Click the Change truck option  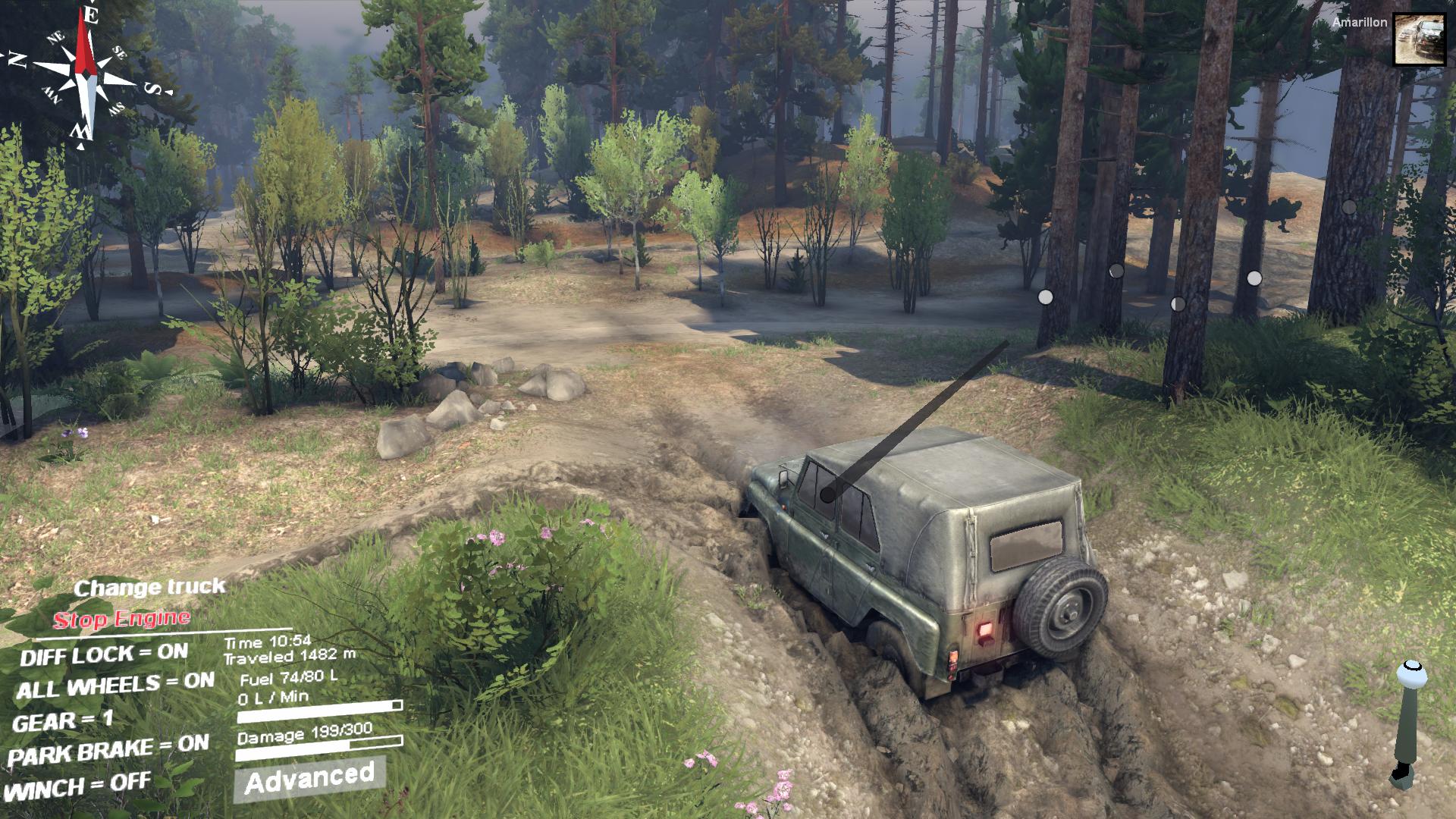[149, 587]
